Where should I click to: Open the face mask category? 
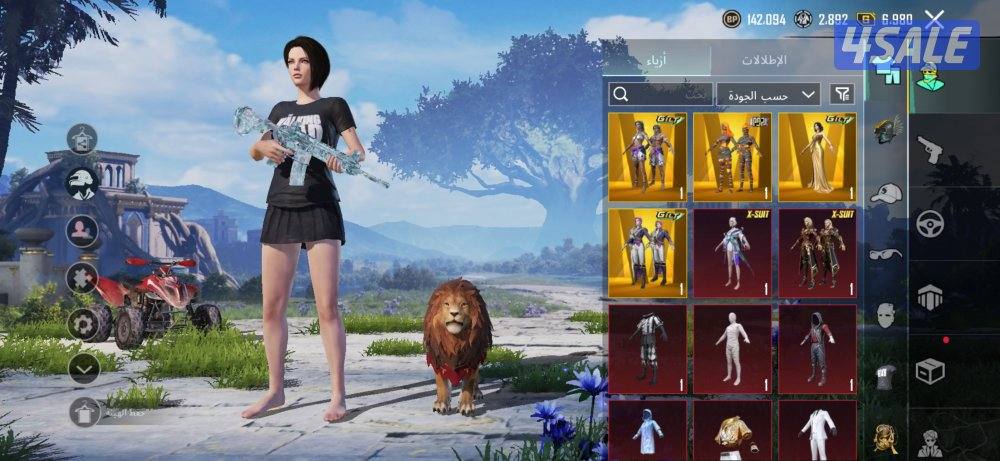tap(885, 315)
